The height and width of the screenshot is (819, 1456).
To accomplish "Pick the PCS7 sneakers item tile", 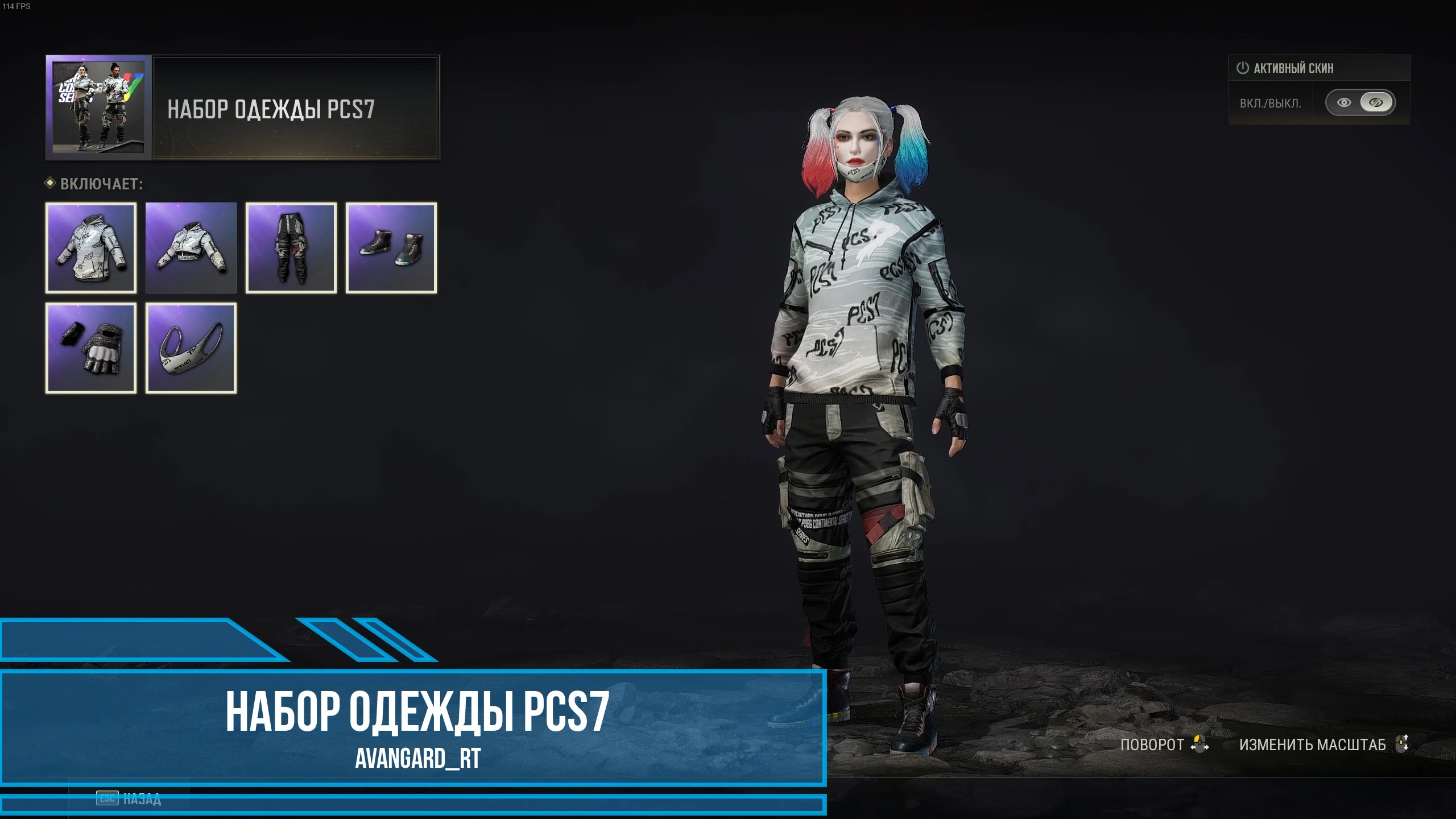I will 391,248.
